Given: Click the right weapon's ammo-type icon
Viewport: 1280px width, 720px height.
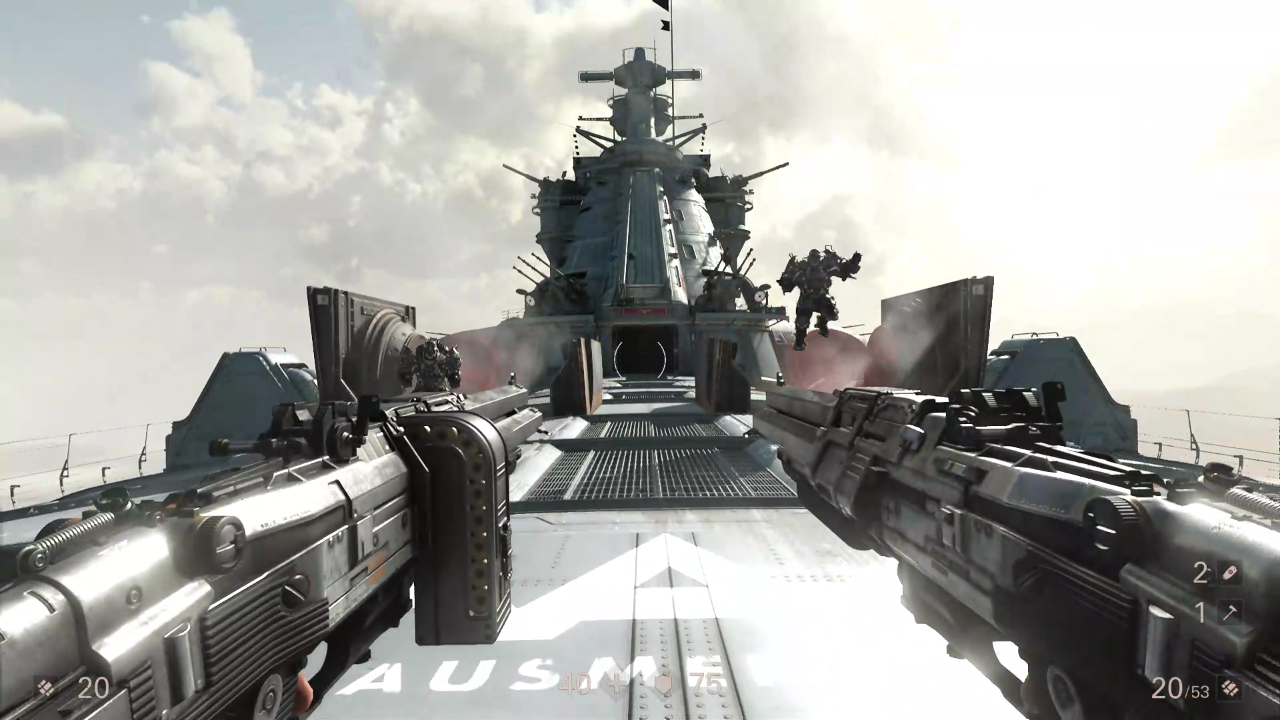Looking at the screenshot, I should (1230, 688).
